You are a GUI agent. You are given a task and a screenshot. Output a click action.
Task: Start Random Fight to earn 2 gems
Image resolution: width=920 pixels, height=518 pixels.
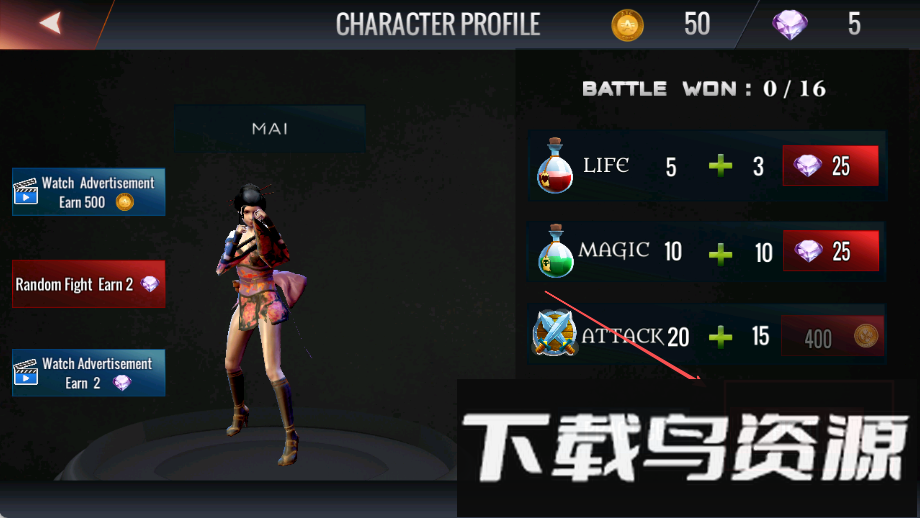88,284
